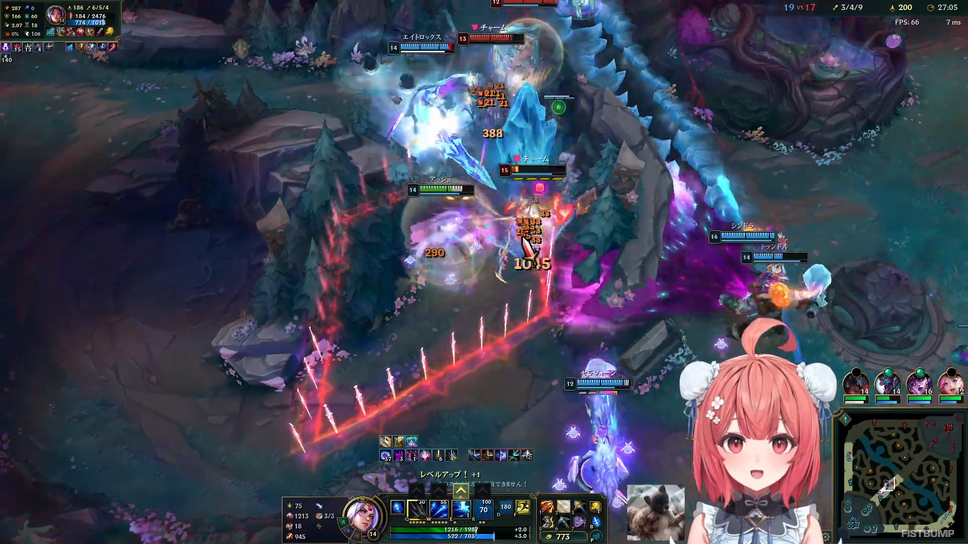
Task: Click the targeted champion portrait in top-left panel
Action: [56, 16]
